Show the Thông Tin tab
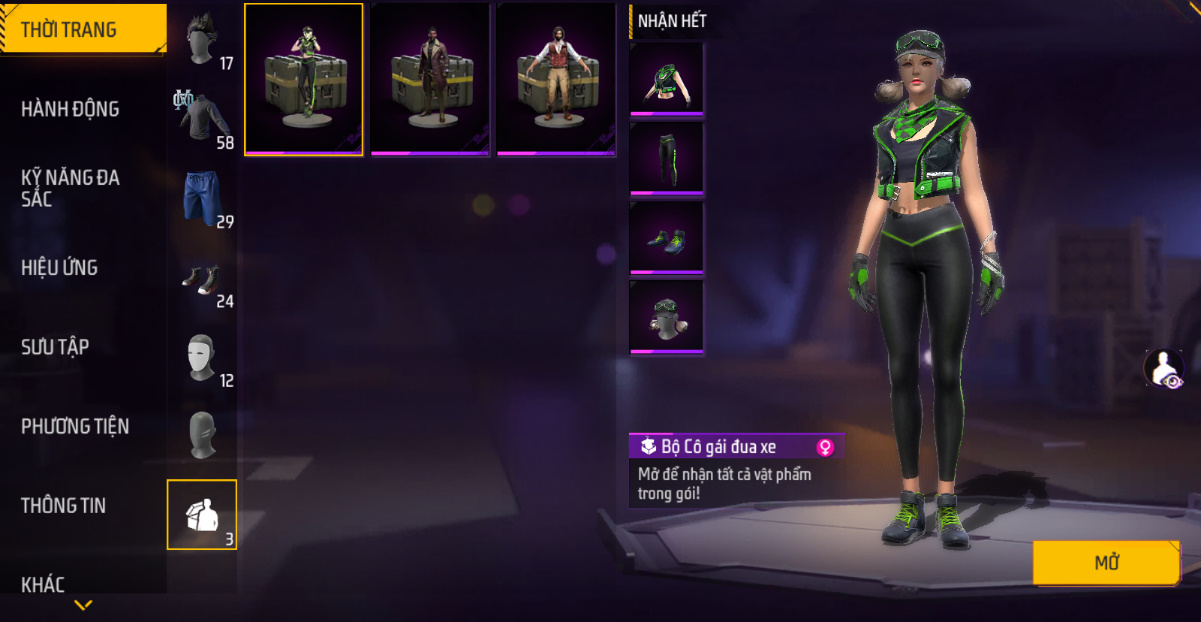The image size is (1201, 622). [x=64, y=505]
